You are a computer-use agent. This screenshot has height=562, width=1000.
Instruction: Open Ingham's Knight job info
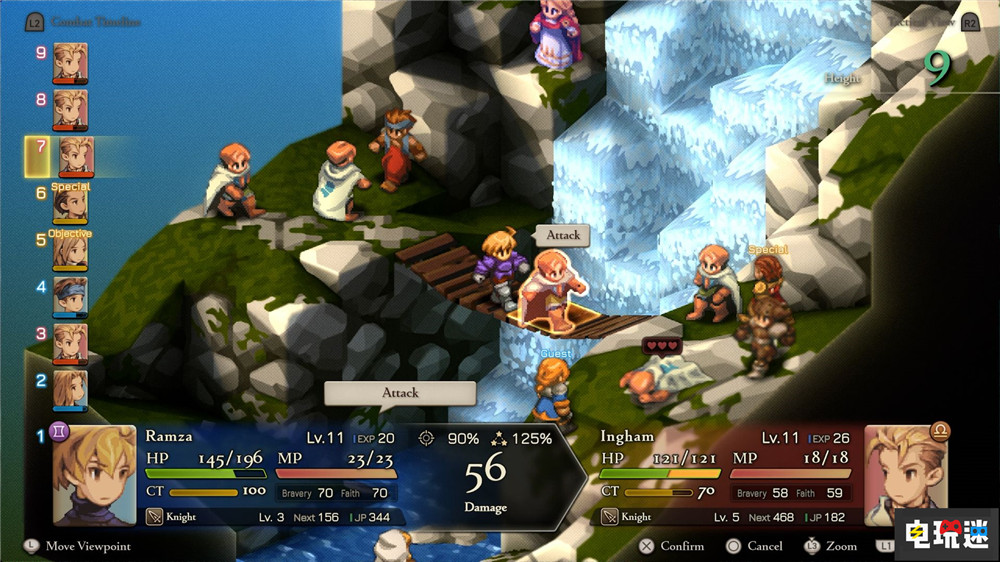[x=632, y=516]
